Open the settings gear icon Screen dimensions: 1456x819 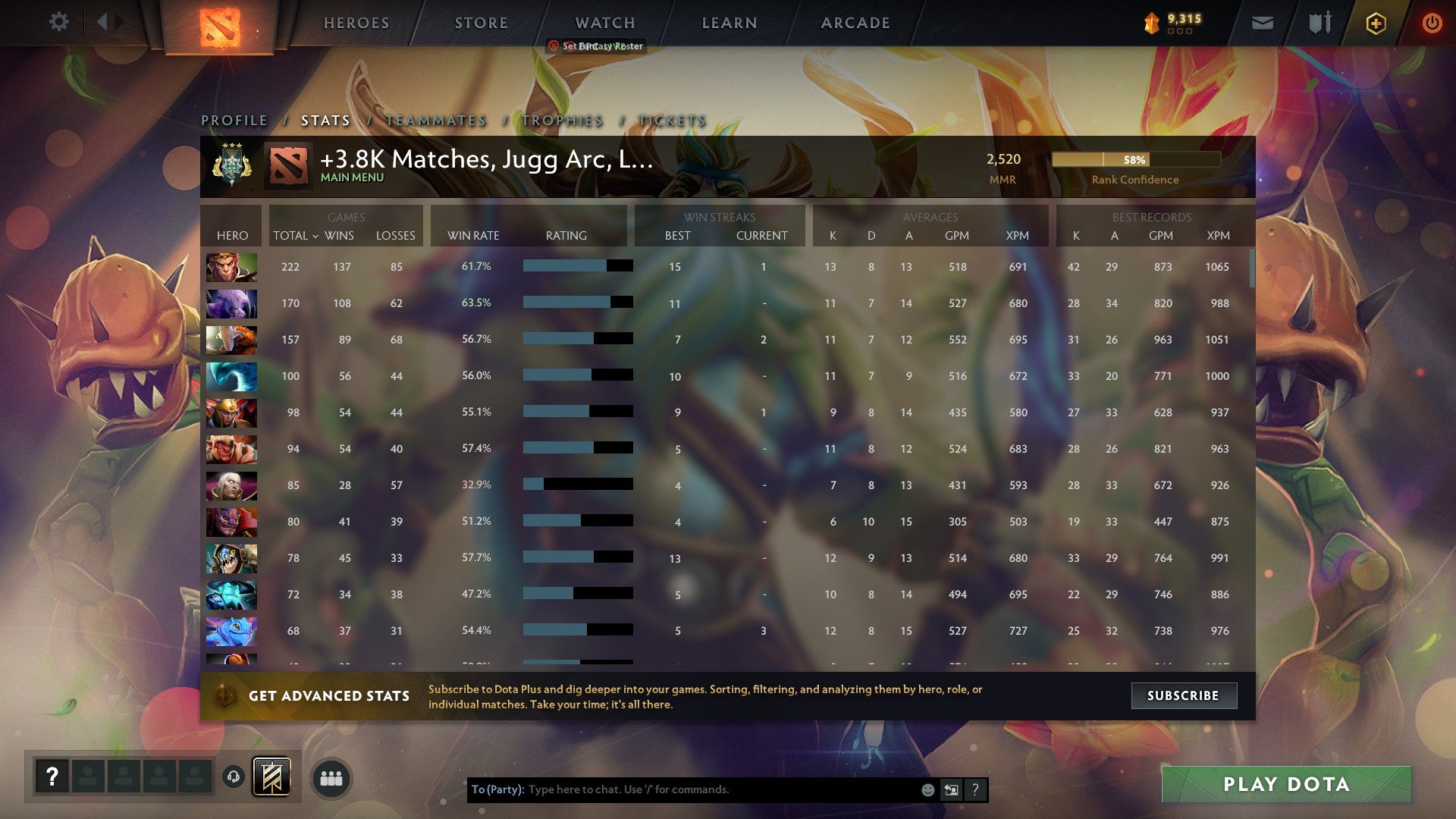point(58,22)
